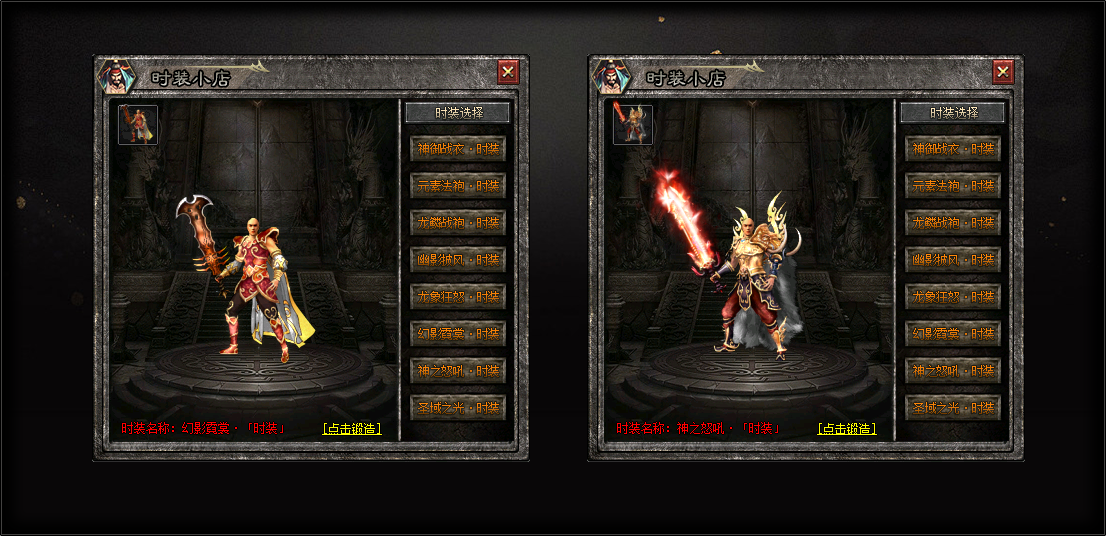Select 神御战衣·时装 in the left shop window

tap(458, 149)
